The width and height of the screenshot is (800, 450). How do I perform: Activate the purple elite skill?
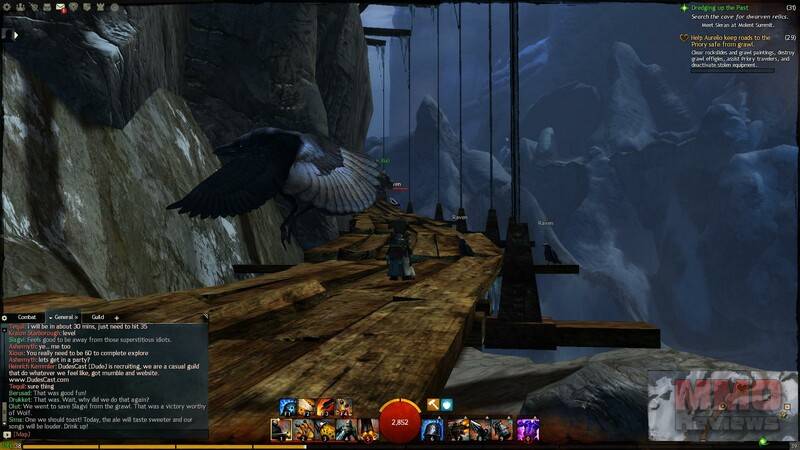click(x=529, y=429)
